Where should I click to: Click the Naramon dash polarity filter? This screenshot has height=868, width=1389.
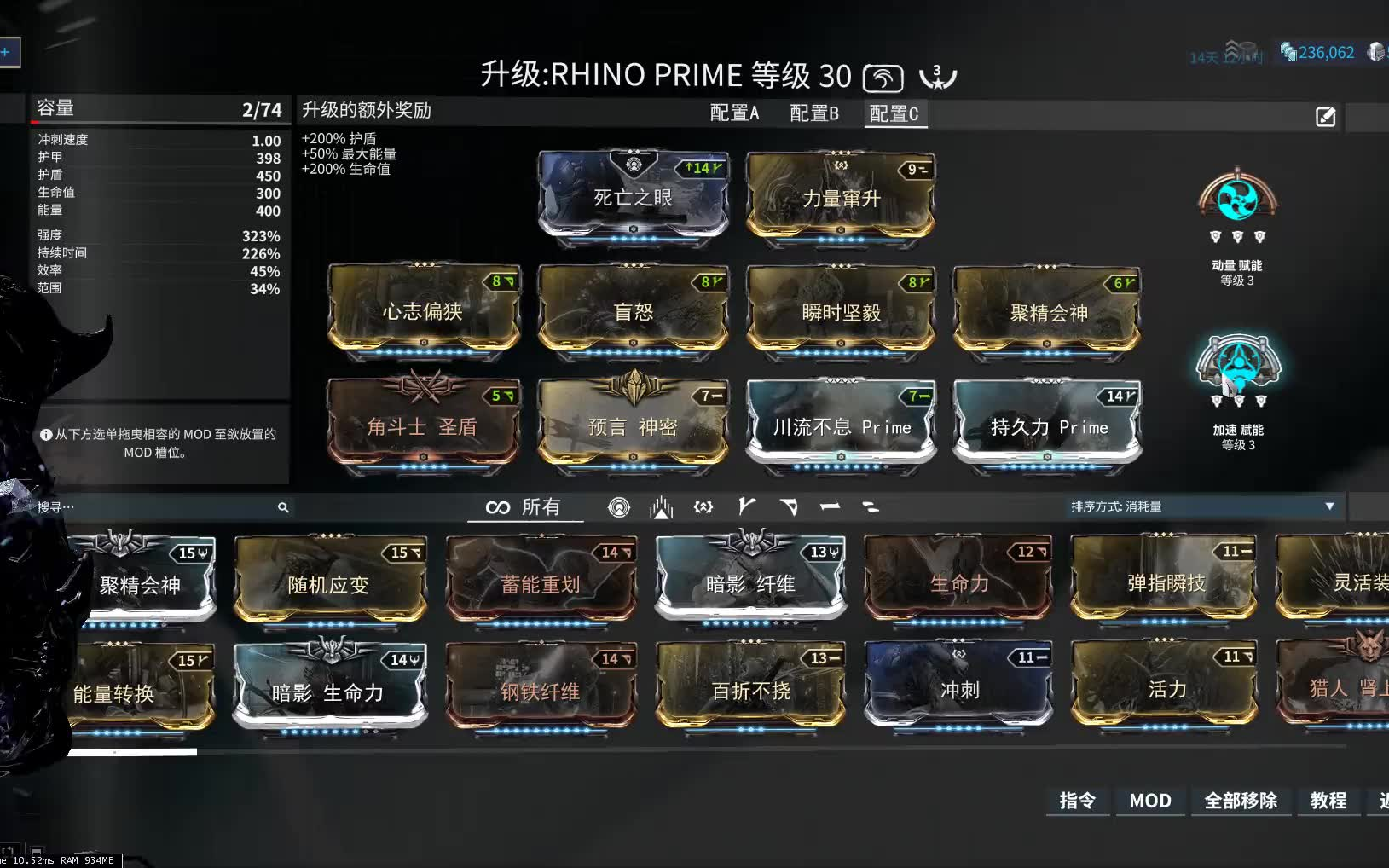coord(830,506)
